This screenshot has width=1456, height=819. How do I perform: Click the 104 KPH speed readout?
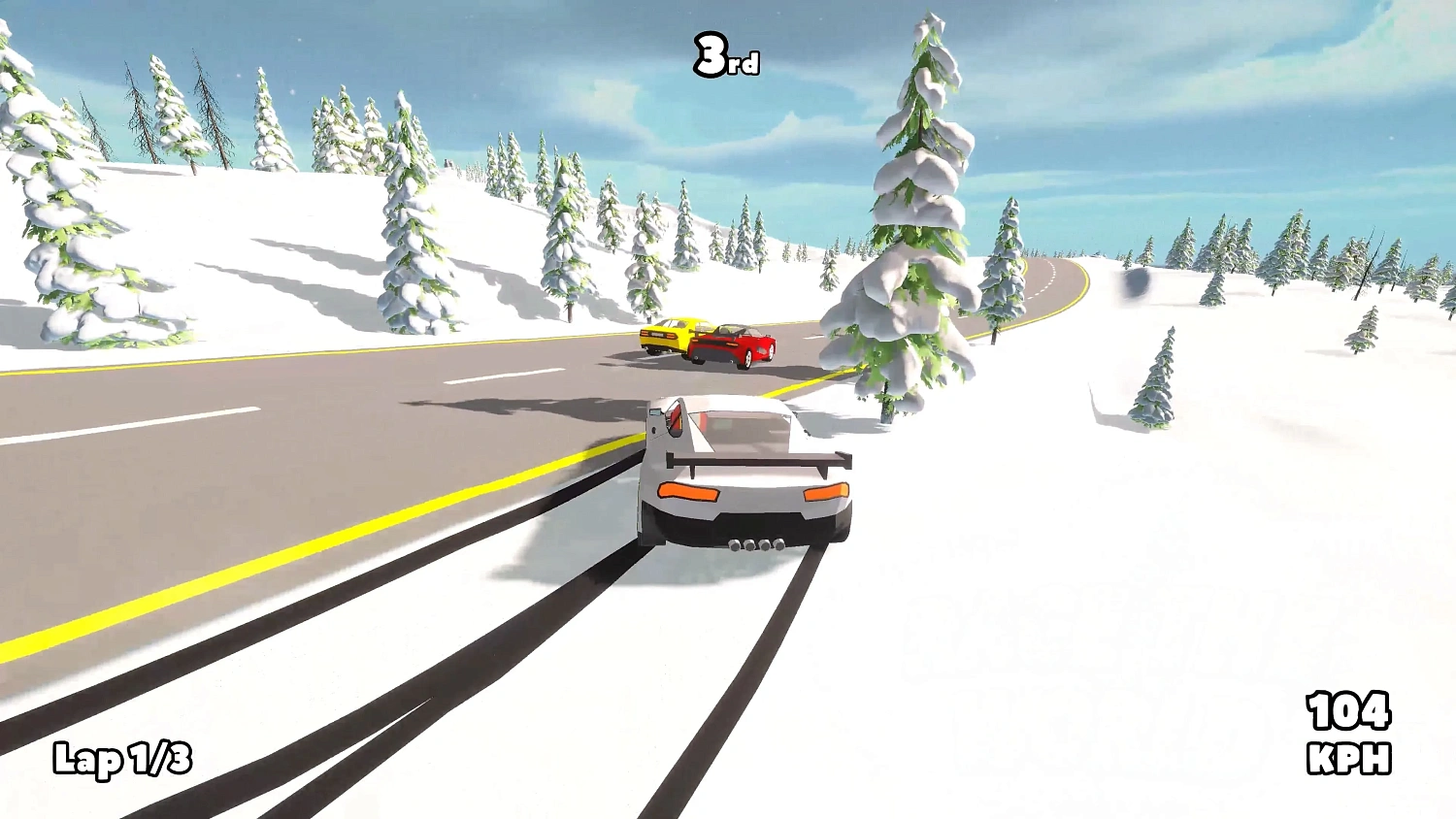pyautogui.click(x=1348, y=710)
